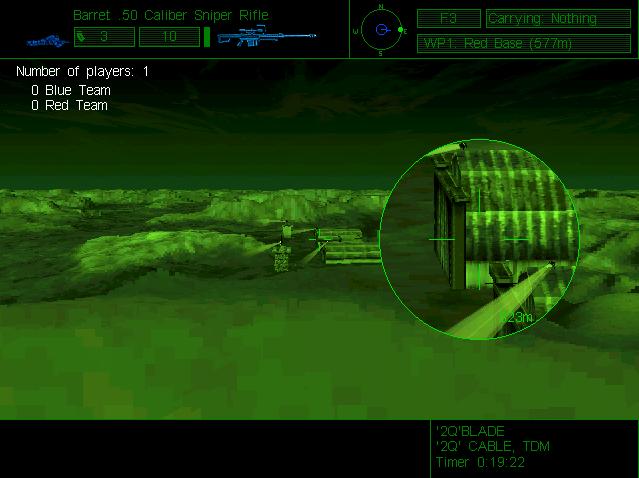The image size is (639, 478).
Task: Click the '2Q' CABLE, TDM message line
Action: (x=493, y=446)
